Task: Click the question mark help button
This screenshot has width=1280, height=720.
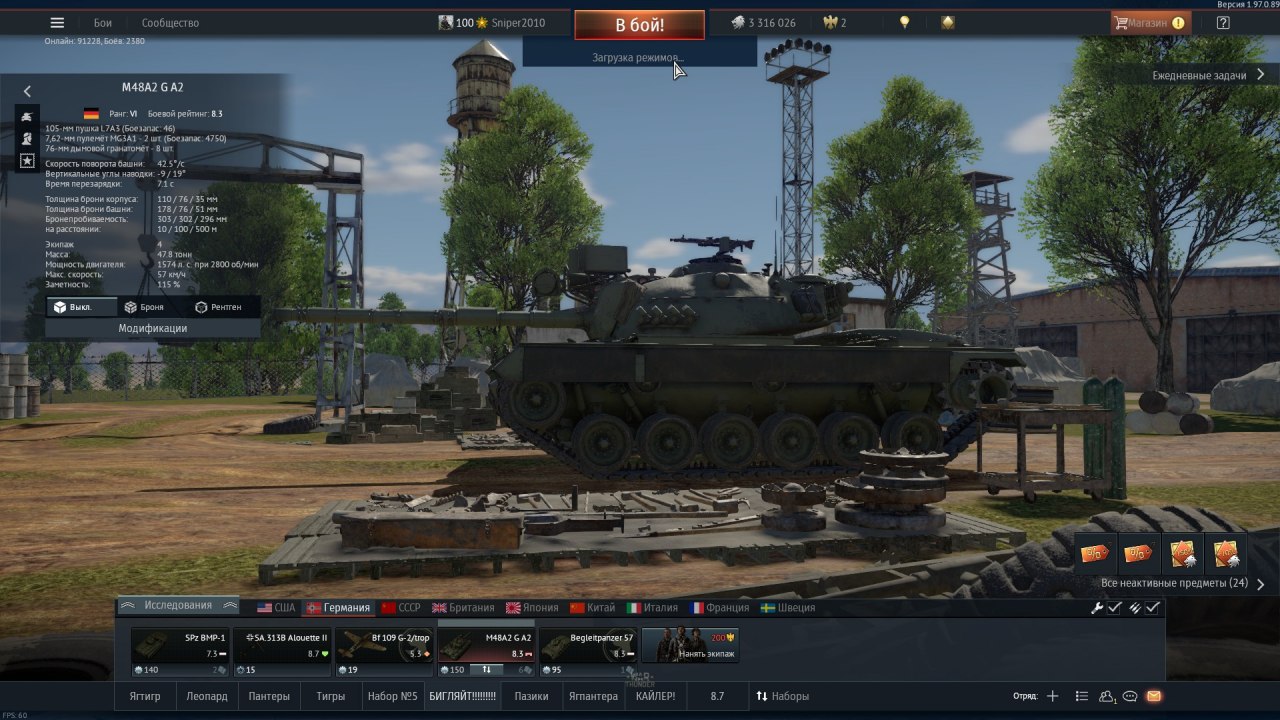Action: 1223,23
